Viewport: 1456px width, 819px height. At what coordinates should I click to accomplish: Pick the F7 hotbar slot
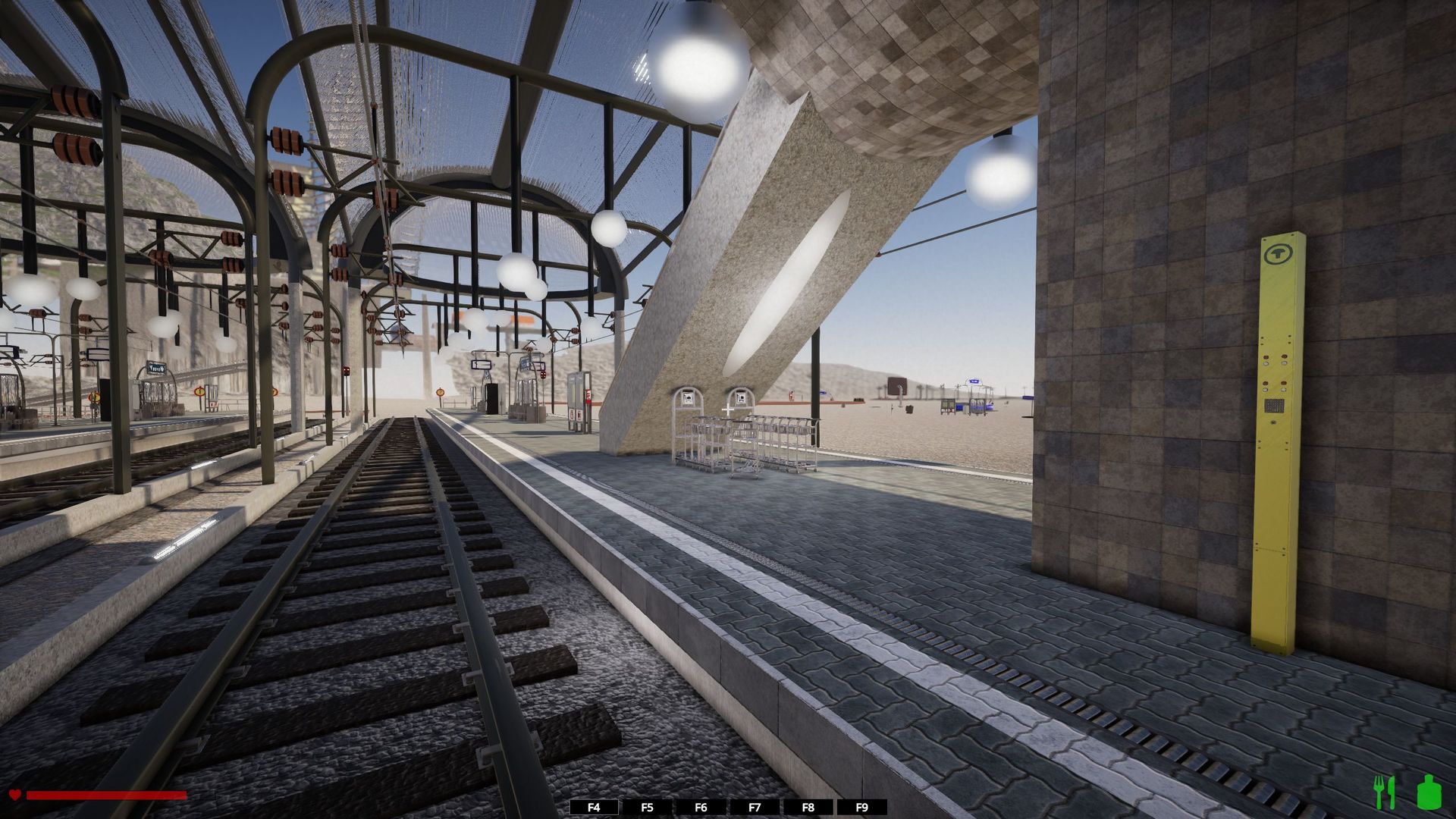pos(755,808)
